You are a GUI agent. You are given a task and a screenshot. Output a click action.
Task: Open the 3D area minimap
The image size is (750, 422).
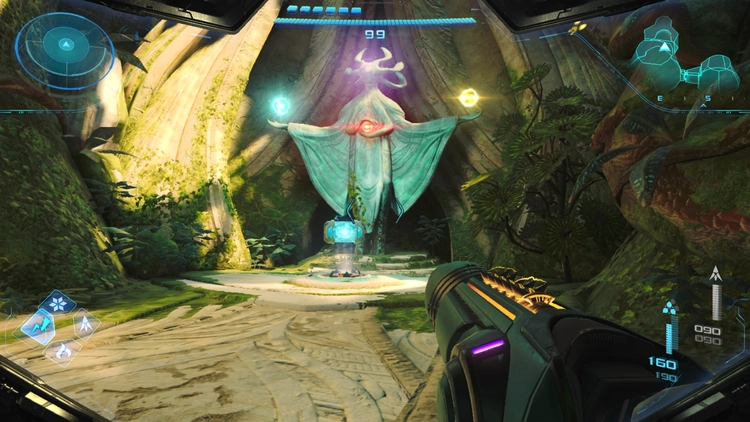pos(687,60)
